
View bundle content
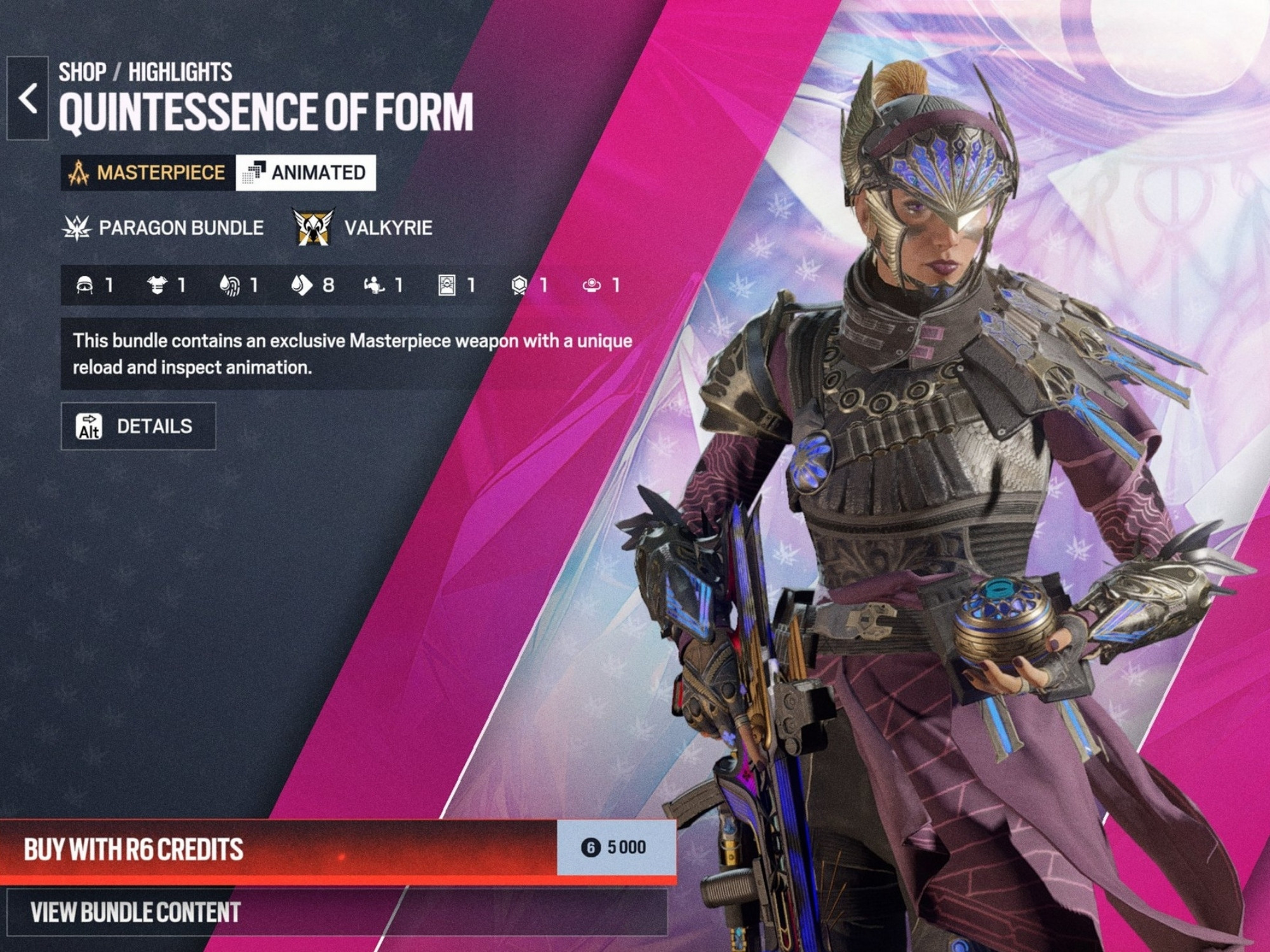(x=335, y=913)
